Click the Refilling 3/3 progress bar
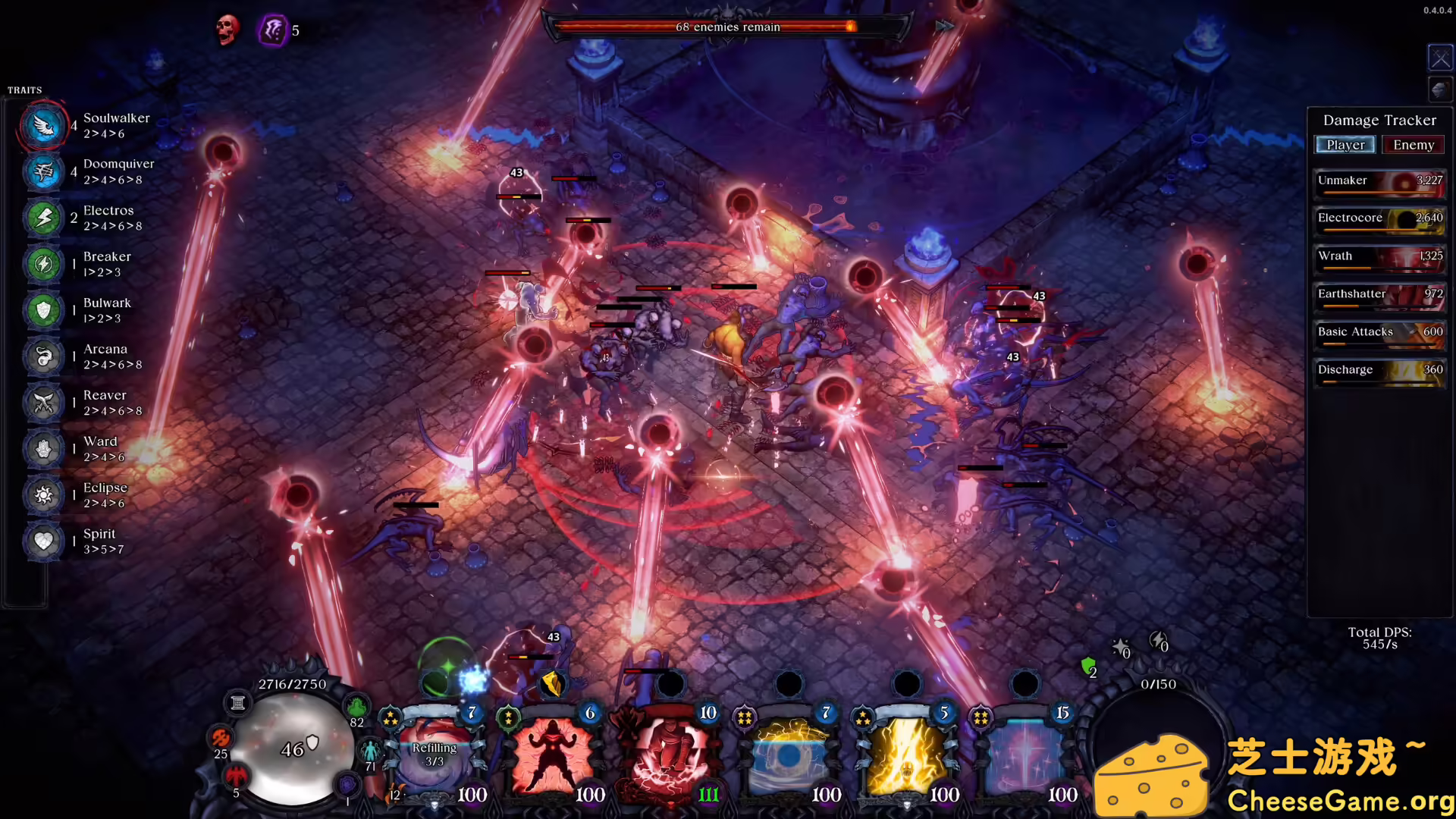Screen dimensions: 1456x819 (x=435, y=752)
